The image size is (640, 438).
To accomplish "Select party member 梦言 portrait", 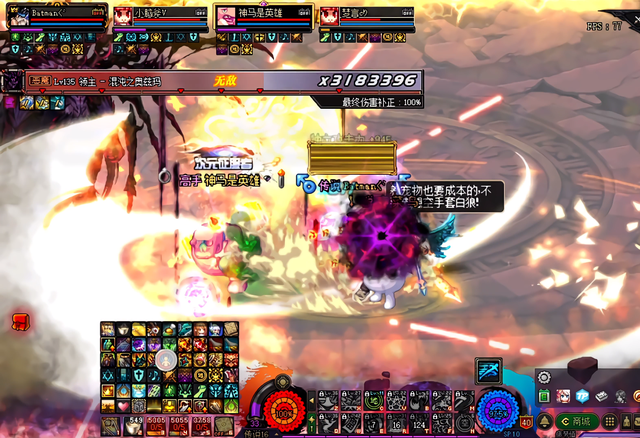I will pyautogui.click(x=329, y=17).
